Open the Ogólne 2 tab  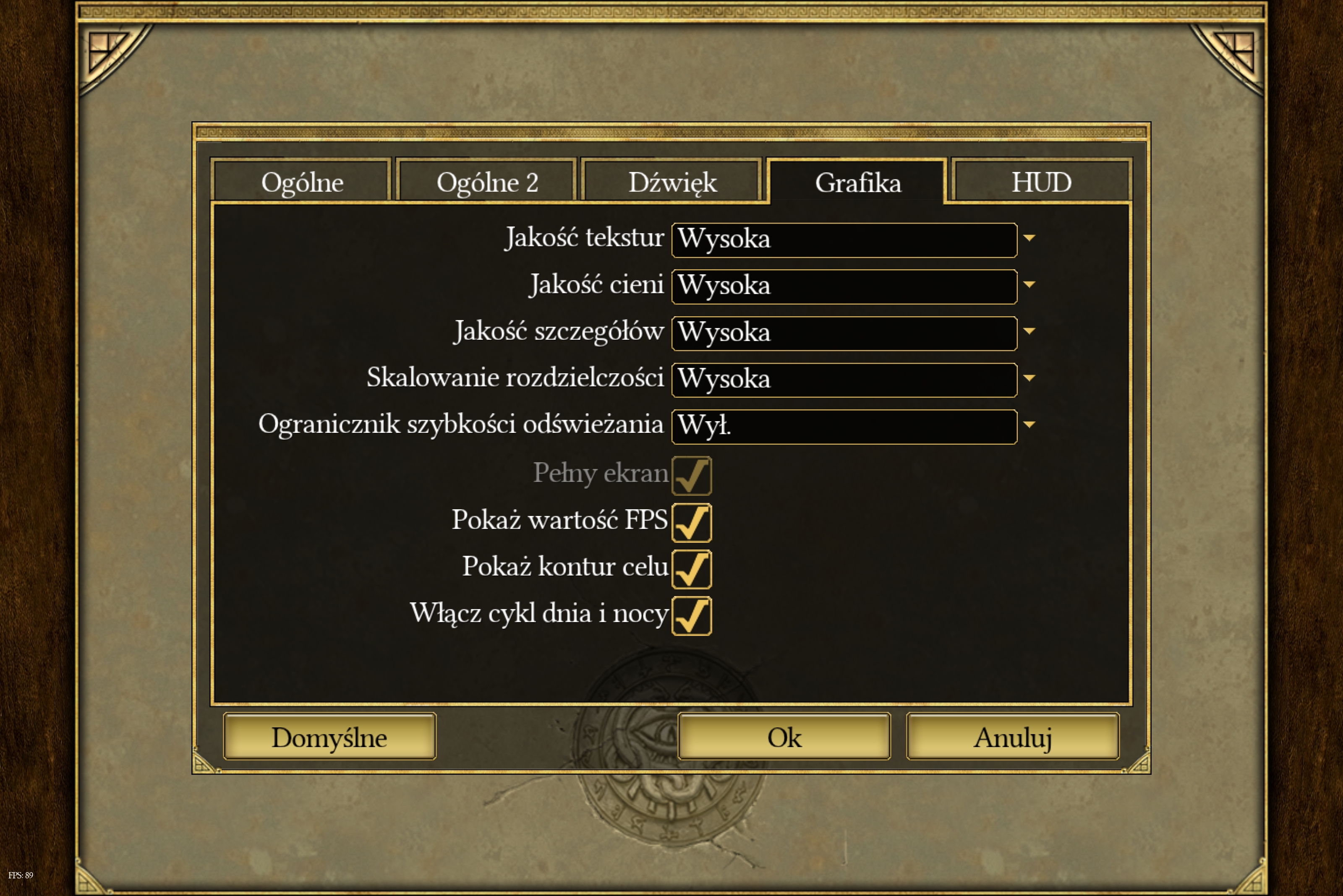click(486, 182)
